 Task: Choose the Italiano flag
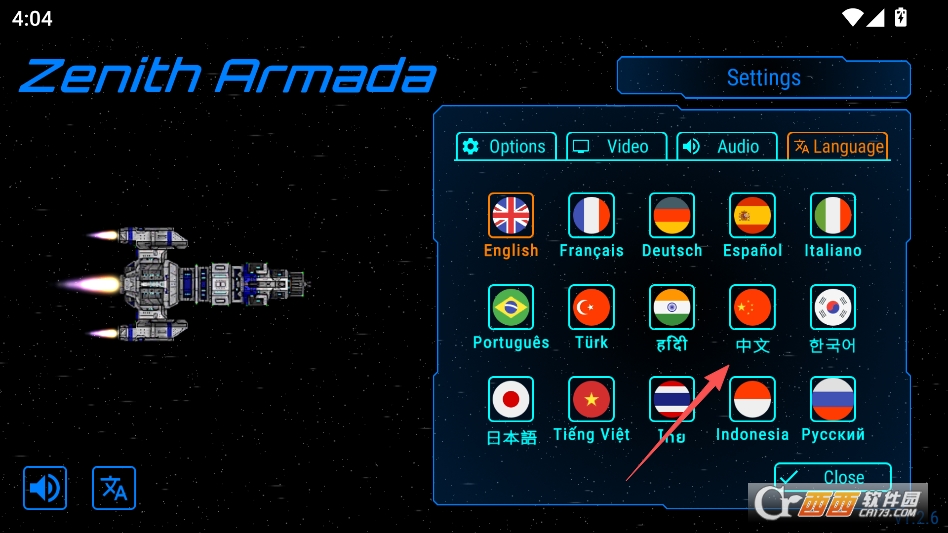pos(832,215)
